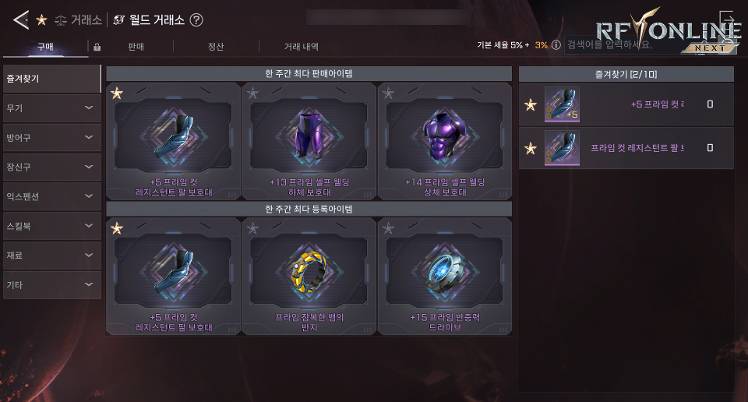Show the 거래 내역 (trade history) tab
The height and width of the screenshot is (402, 748).
[x=301, y=46]
